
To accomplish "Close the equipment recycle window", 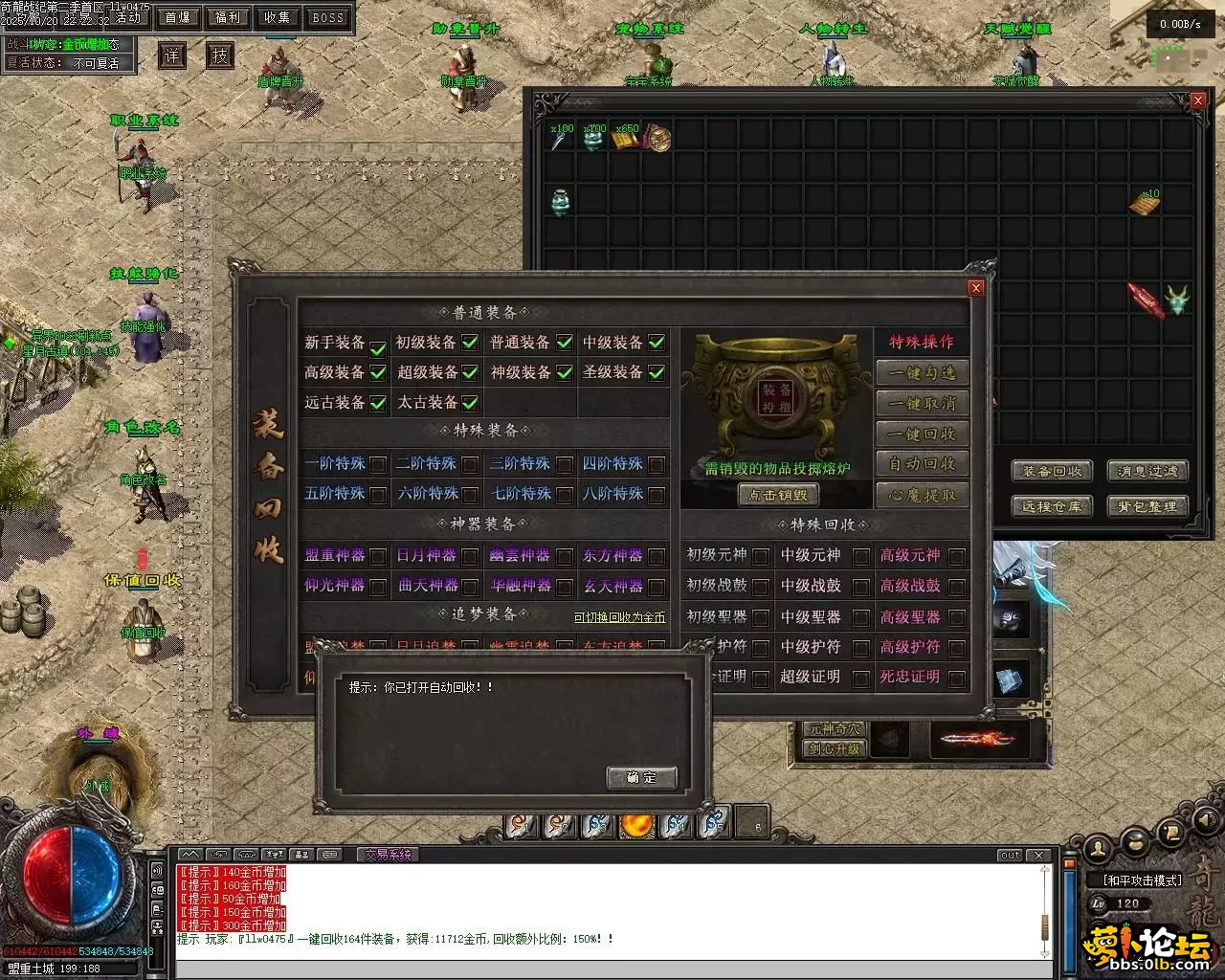I will point(976,287).
